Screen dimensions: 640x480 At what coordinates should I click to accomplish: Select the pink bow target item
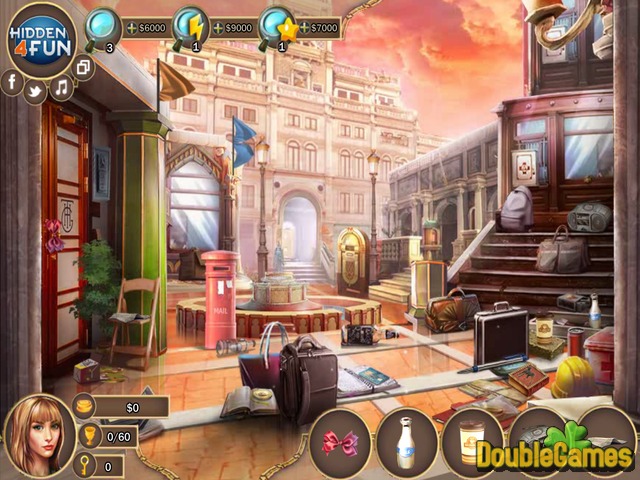click(x=340, y=442)
